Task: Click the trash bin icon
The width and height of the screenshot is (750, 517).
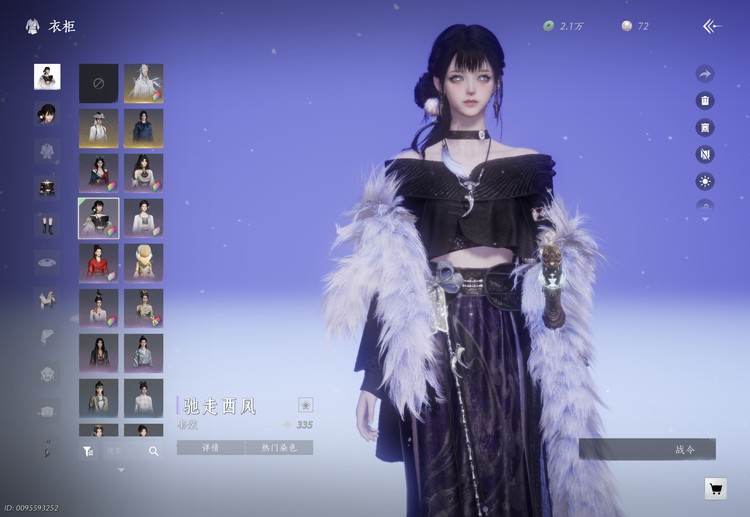Action: 705,101
